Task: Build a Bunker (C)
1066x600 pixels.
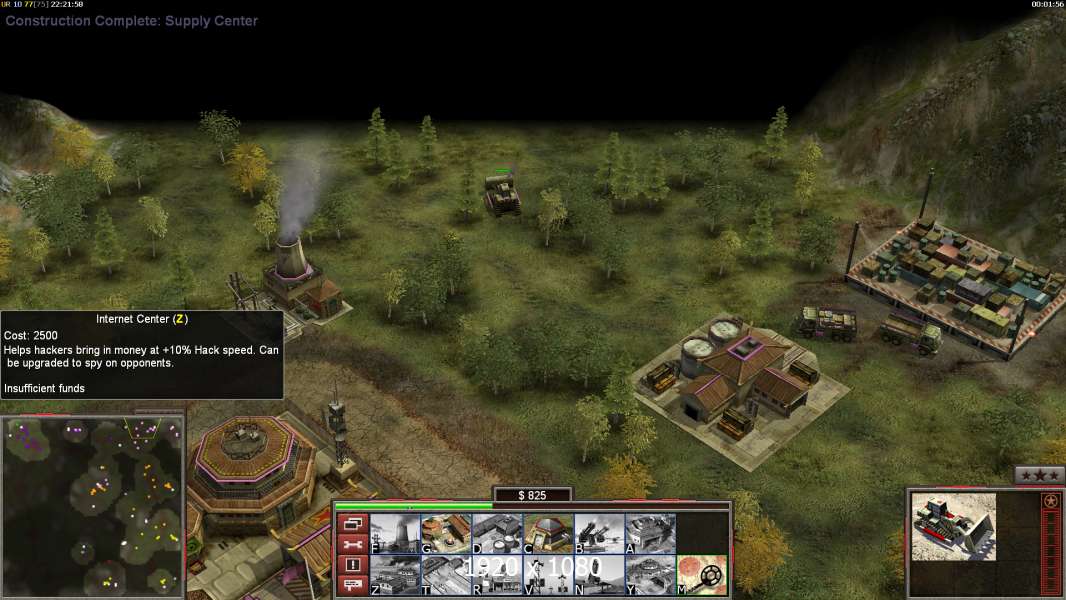Action: pyautogui.click(x=548, y=534)
